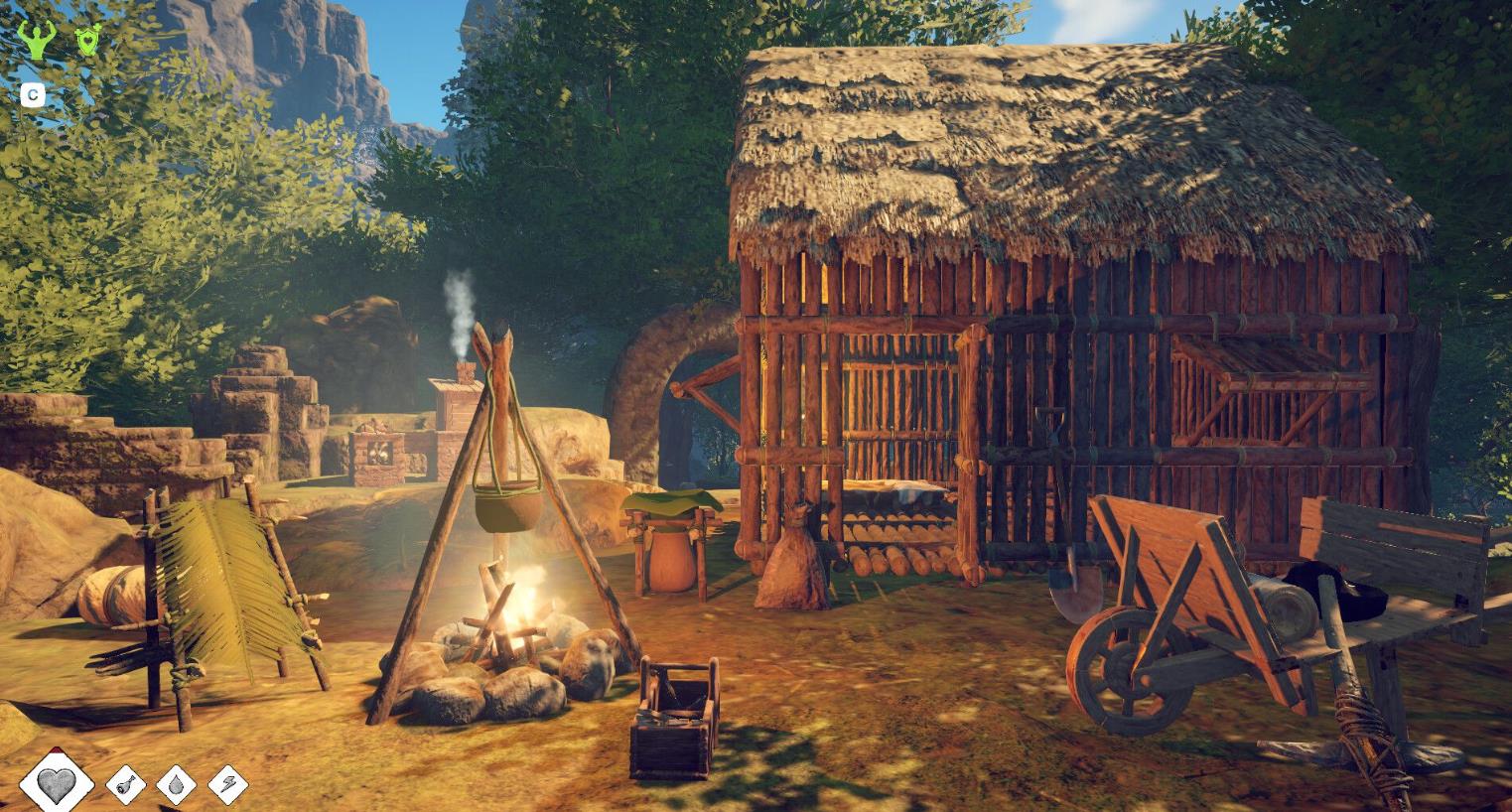Select the lightning bolt energy icon

228,784
